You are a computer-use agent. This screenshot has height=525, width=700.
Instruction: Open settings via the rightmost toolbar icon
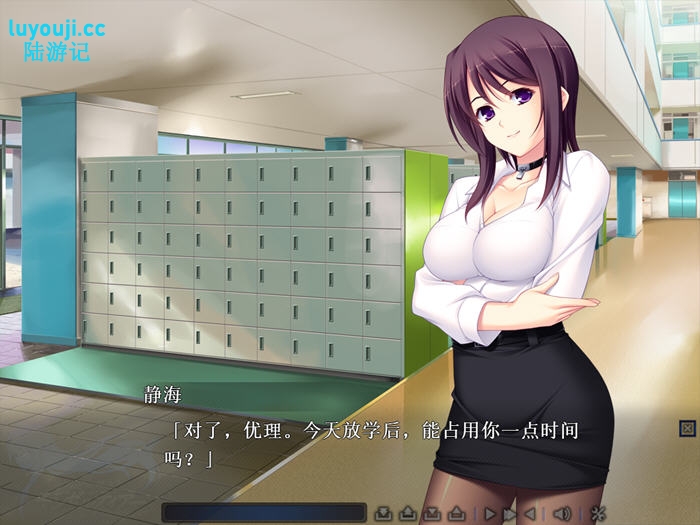[x=598, y=513]
